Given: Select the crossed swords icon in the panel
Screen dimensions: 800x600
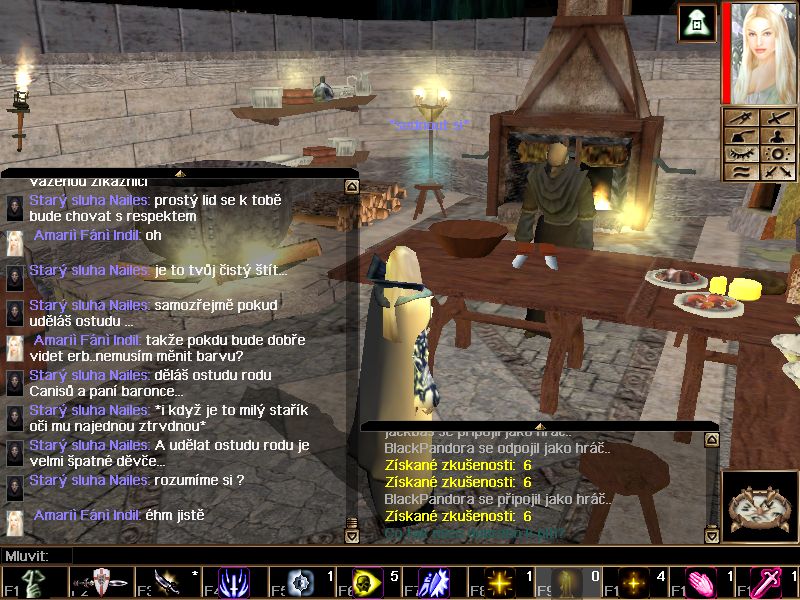Looking at the screenshot, I should coord(777,172).
